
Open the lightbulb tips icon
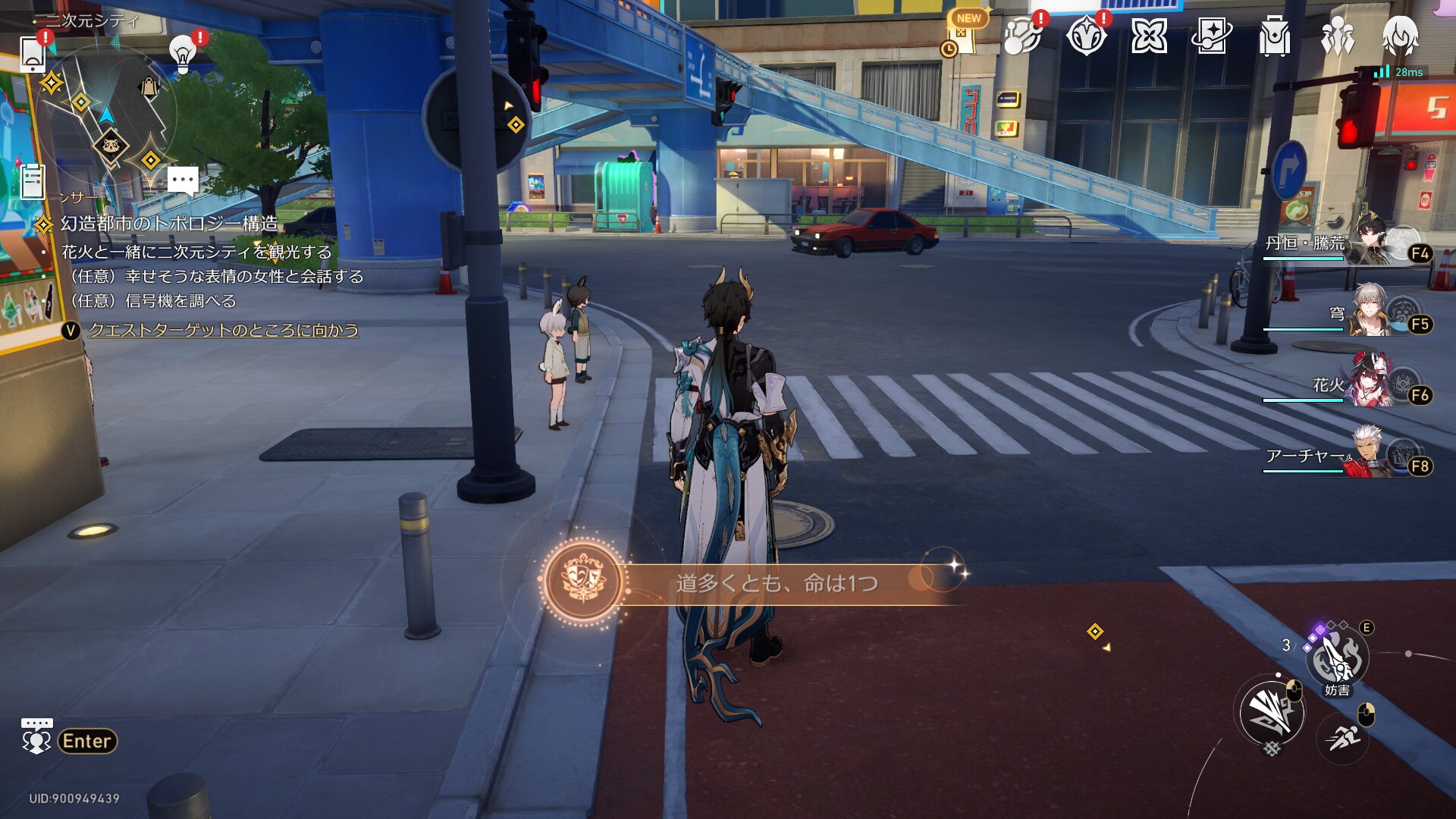[182, 53]
